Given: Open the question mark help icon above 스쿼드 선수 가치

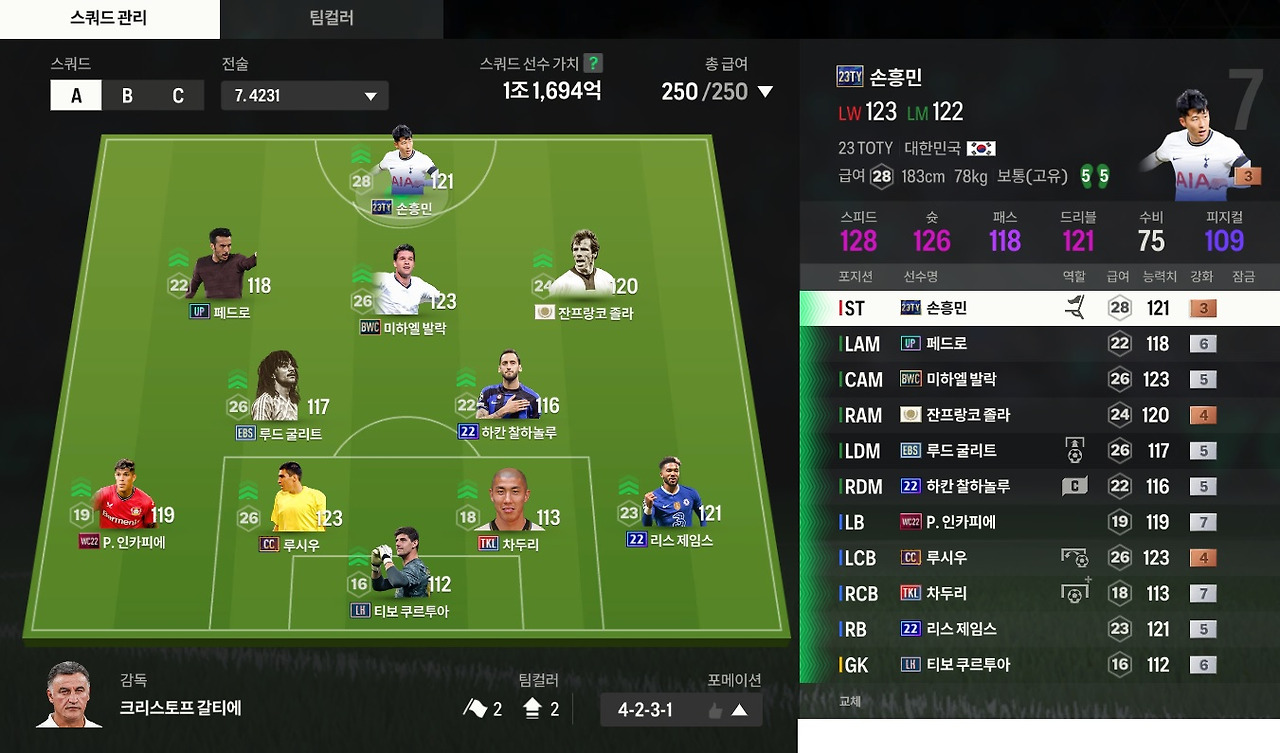Looking at the screenshot, I should [593, 63].
